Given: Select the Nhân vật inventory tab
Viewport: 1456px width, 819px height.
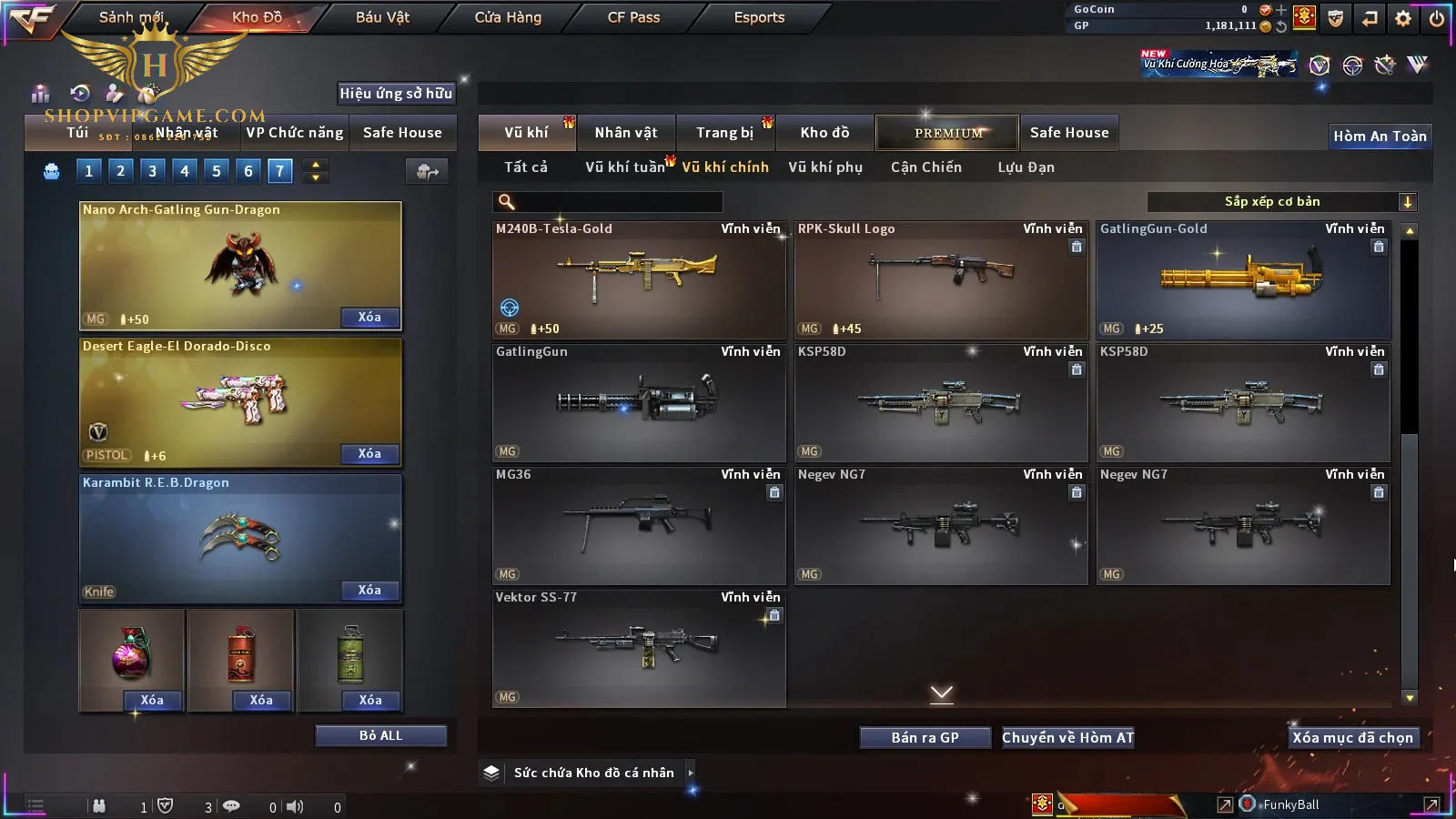Looking at the screenshot, I should [x=626, y=133].
